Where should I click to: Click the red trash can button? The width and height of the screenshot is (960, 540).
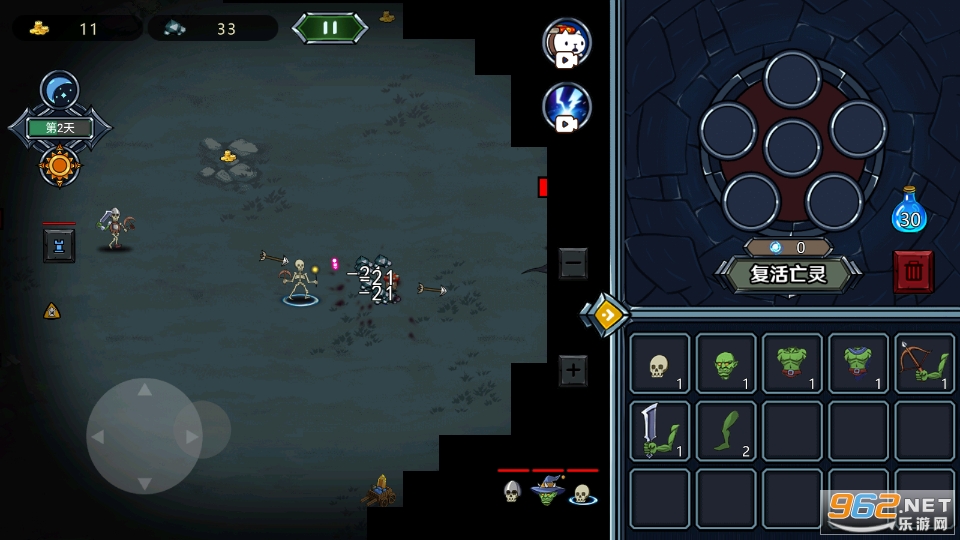click(913, 271)
